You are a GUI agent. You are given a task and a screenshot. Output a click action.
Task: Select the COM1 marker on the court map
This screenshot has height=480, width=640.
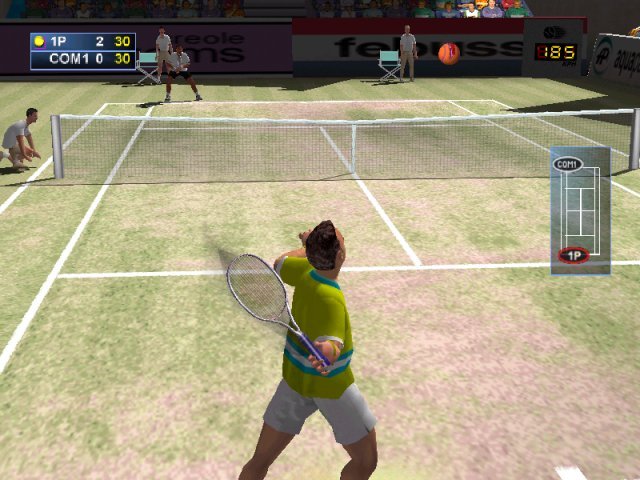tap(568, 164)
